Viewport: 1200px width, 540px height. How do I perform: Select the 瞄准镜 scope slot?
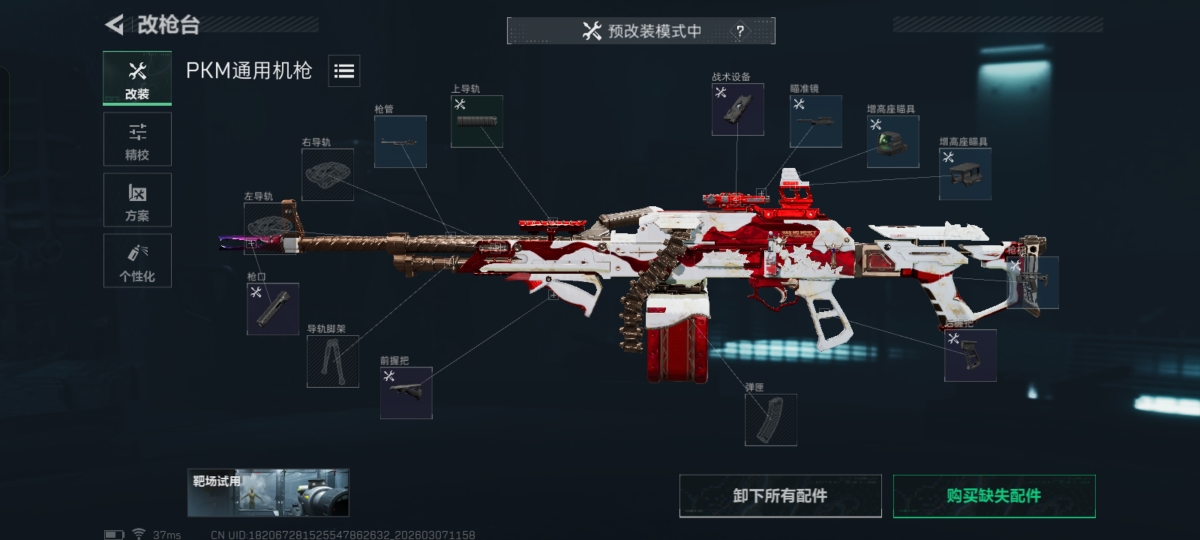(x=816, y=122)
